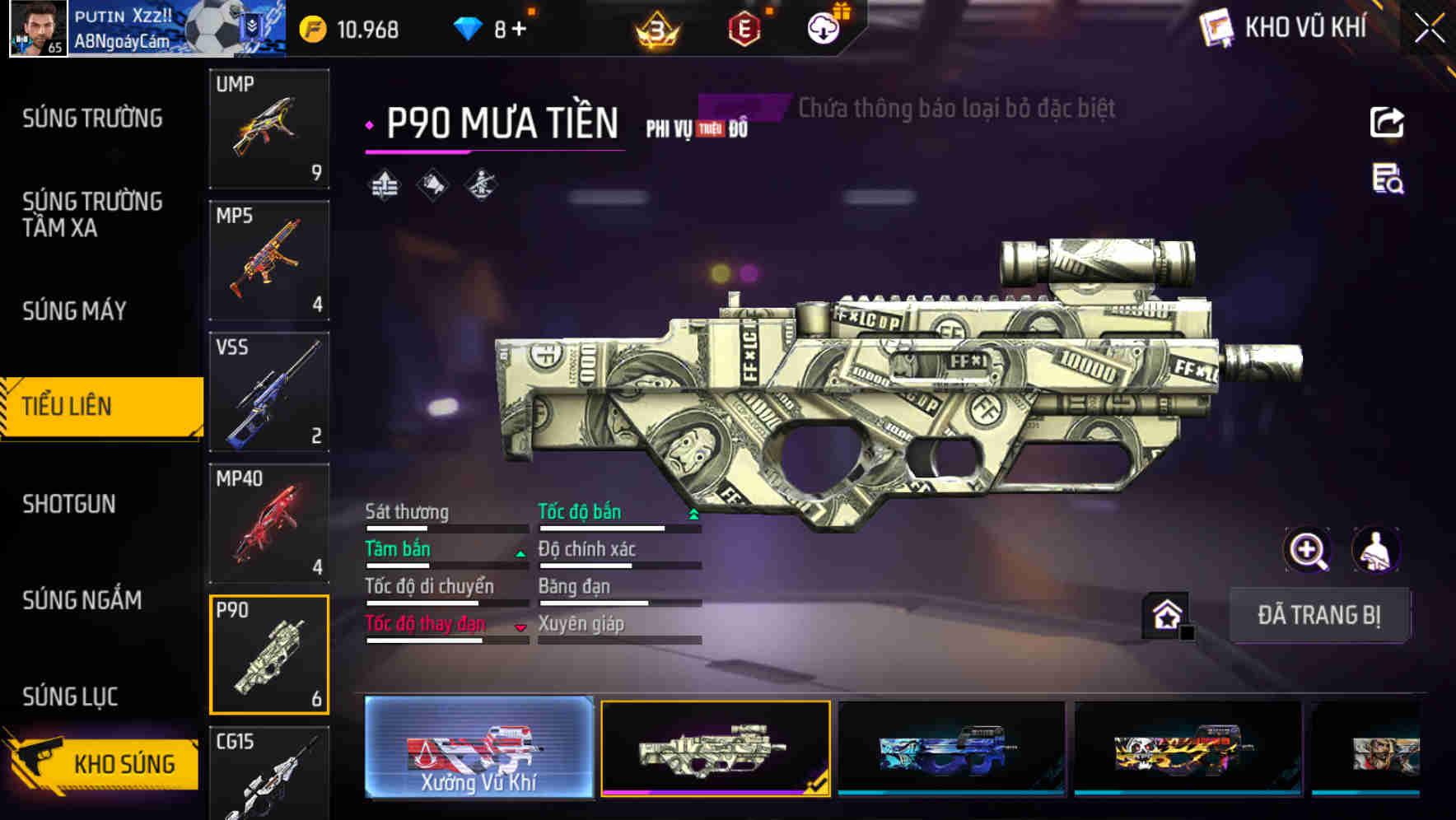1456x820 pixels.
Task: Select the VSS from the weapon list
Action: tap(268, 393)
